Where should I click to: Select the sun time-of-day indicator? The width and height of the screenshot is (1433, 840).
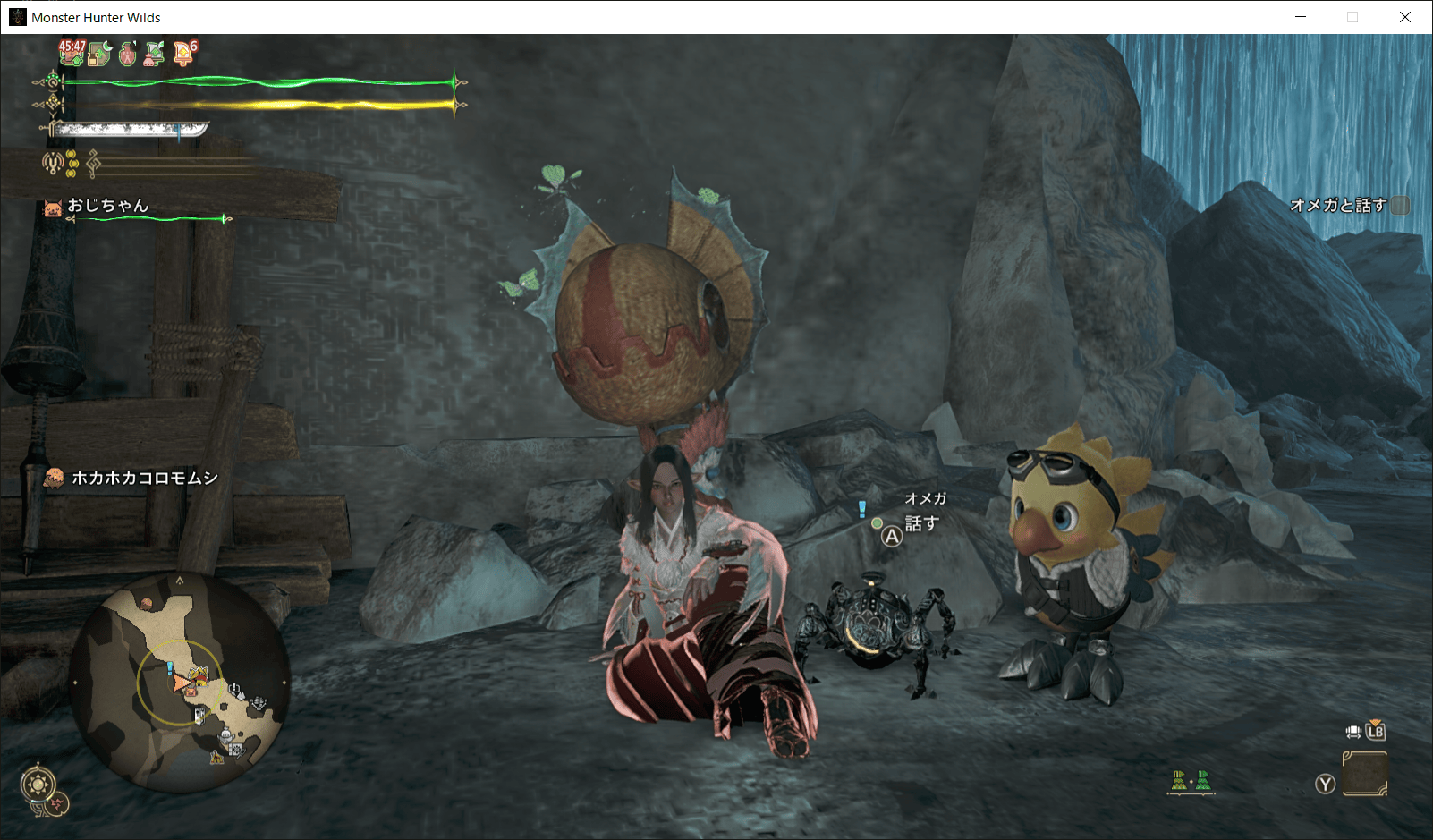[38, 785]
